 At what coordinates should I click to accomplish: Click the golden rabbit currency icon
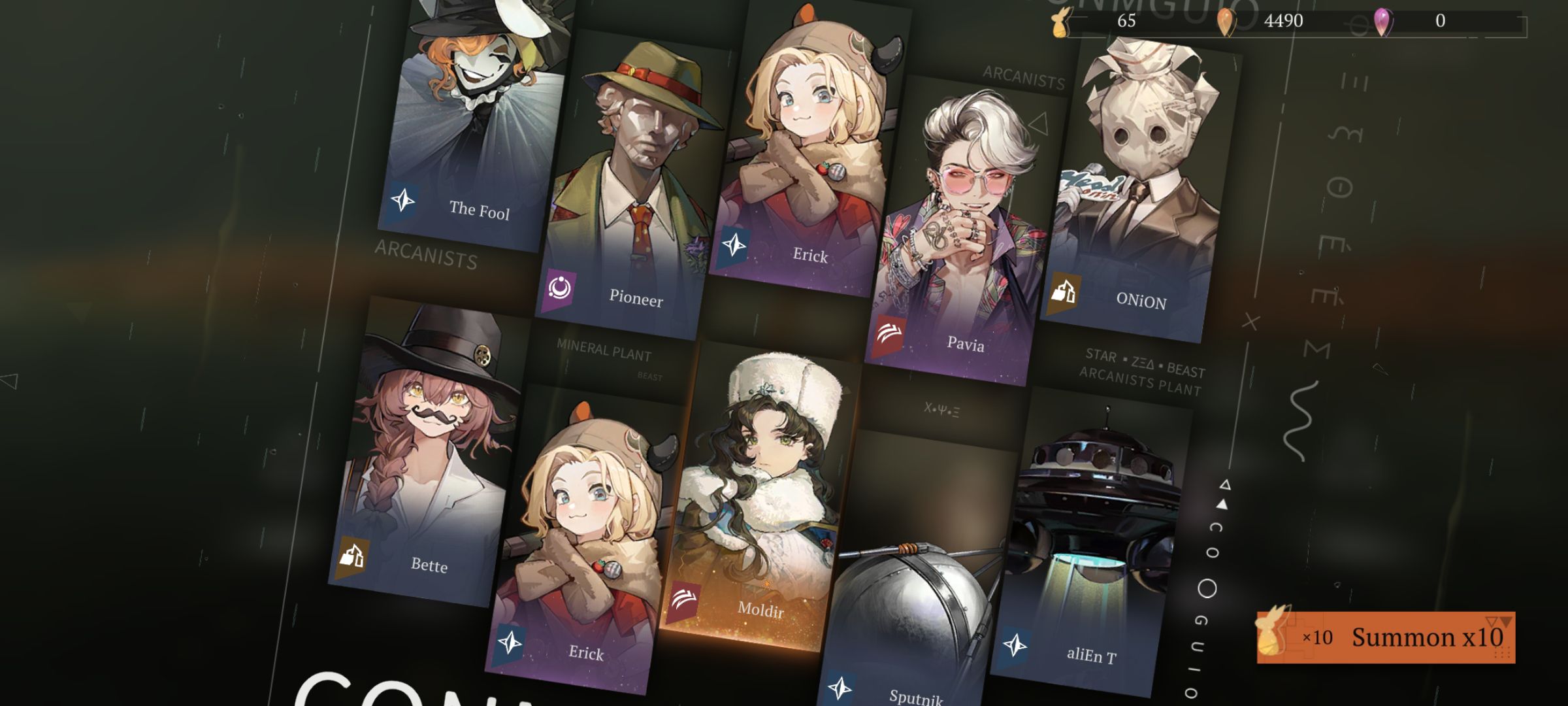pos(1060,22)
